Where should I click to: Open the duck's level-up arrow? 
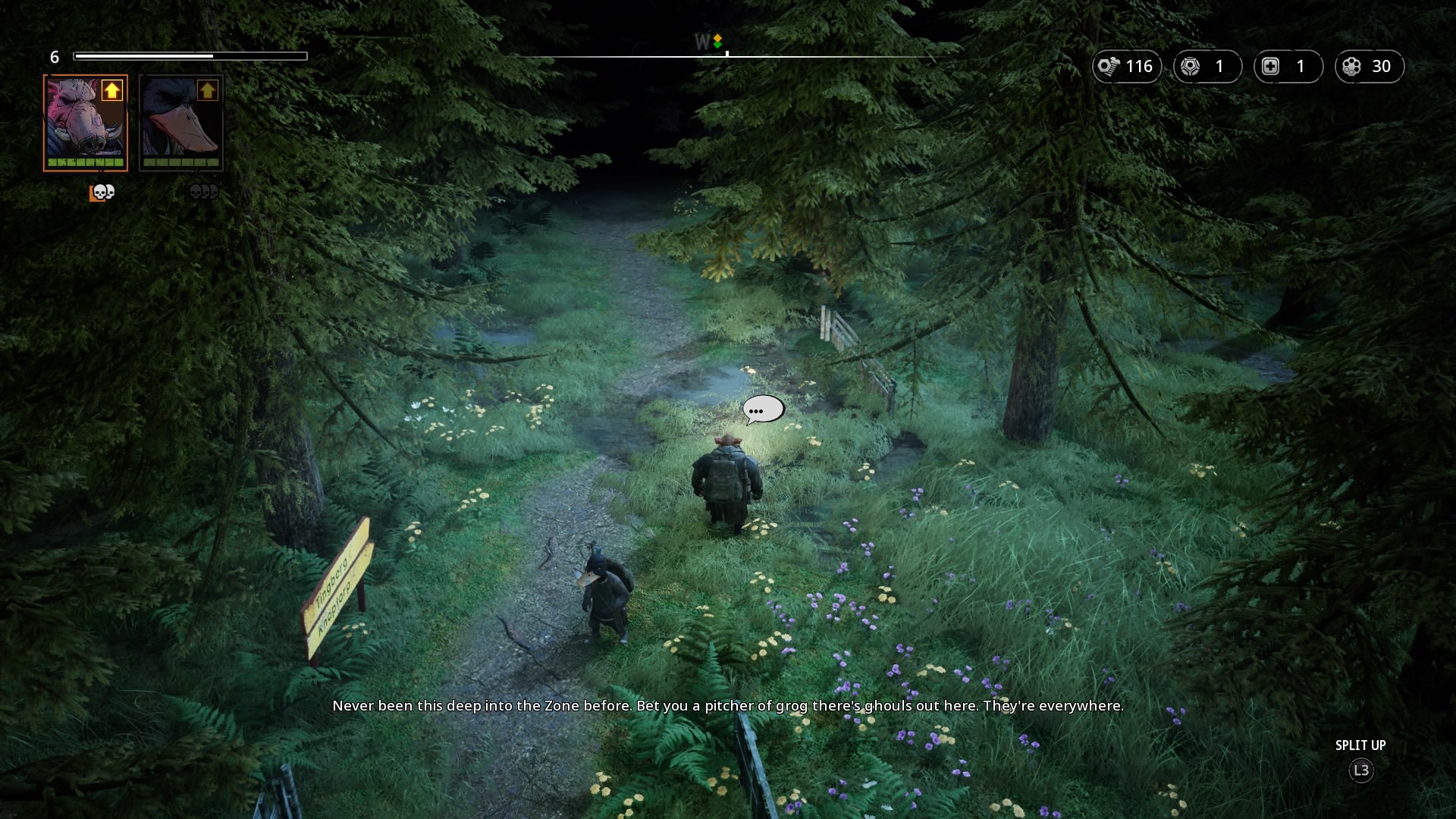[208, 91]
